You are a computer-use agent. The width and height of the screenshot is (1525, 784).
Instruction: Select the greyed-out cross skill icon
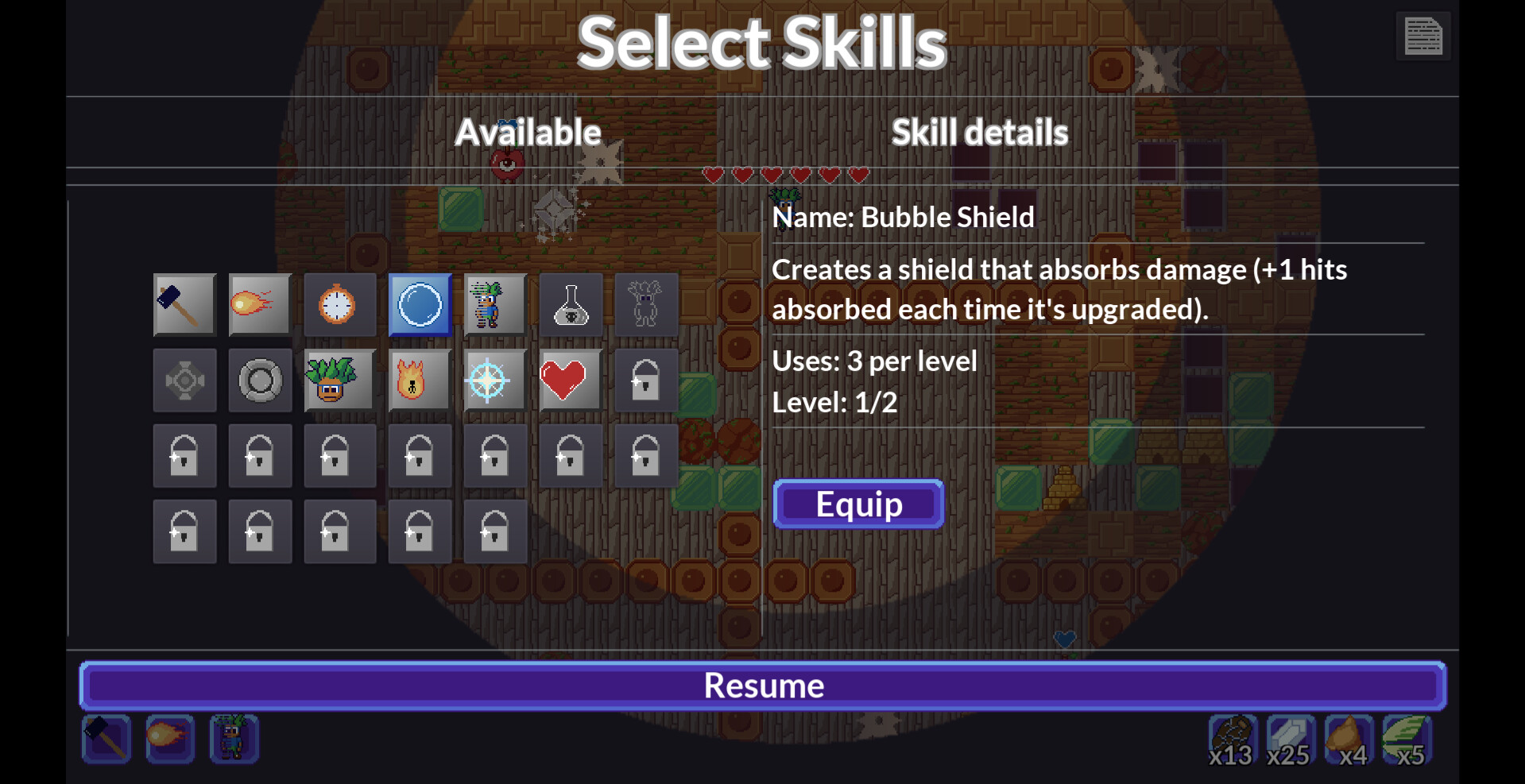coord(184,380)
